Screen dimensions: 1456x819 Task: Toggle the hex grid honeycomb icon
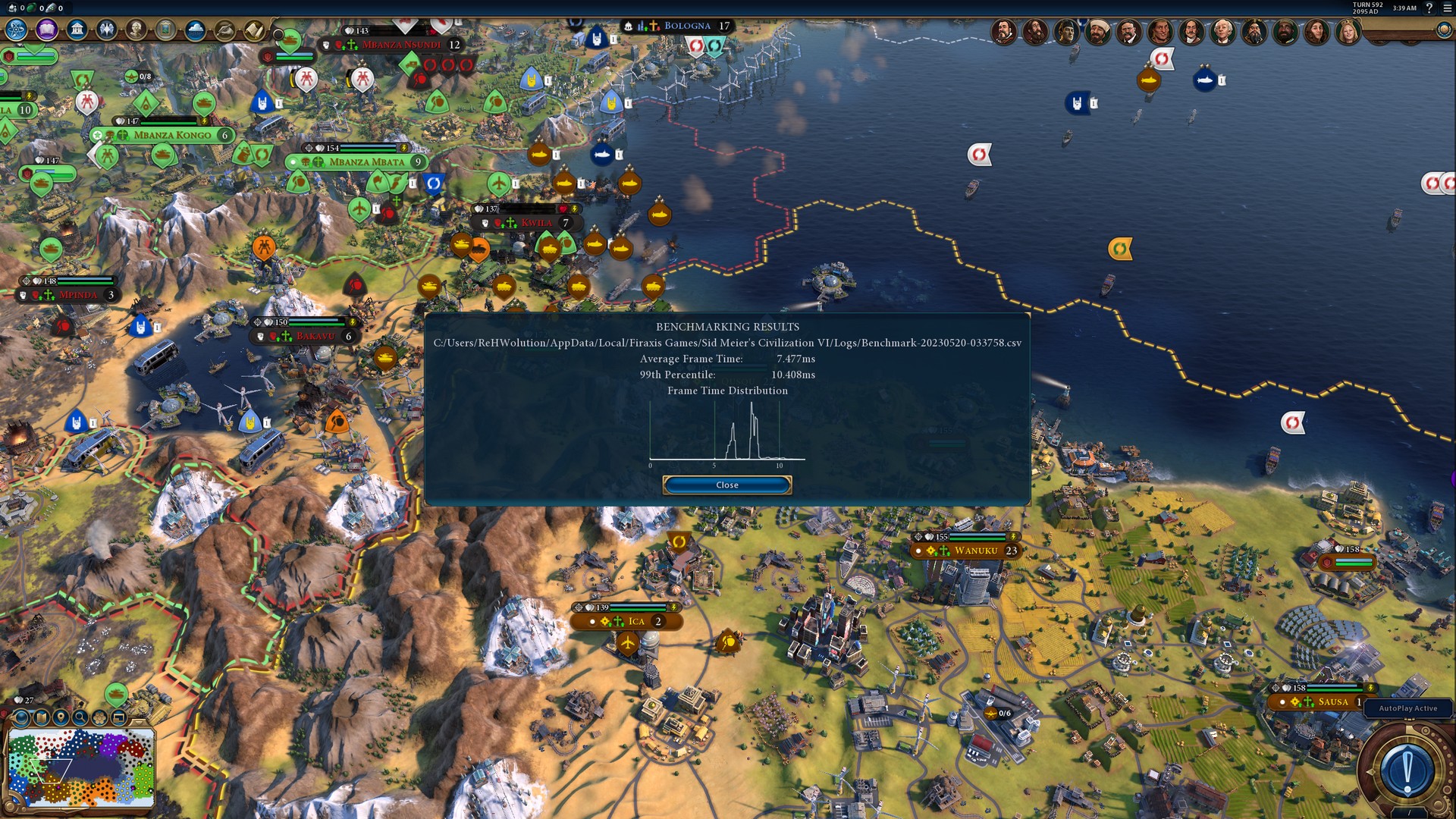point(99,717)
